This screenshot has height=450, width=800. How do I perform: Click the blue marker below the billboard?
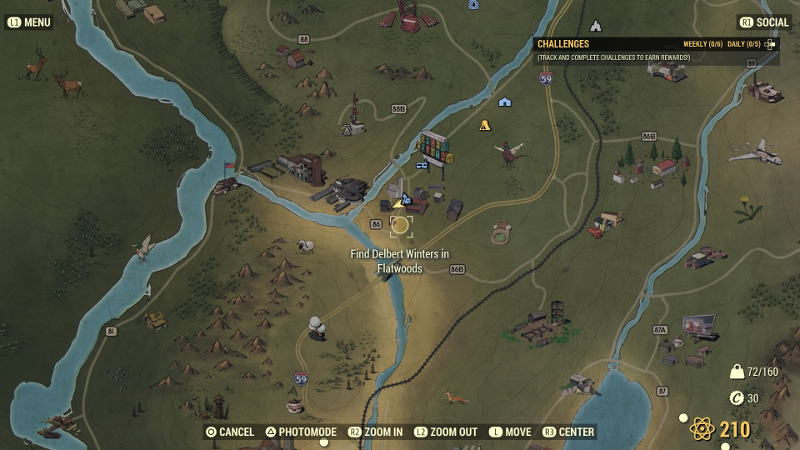pos(419,167)
